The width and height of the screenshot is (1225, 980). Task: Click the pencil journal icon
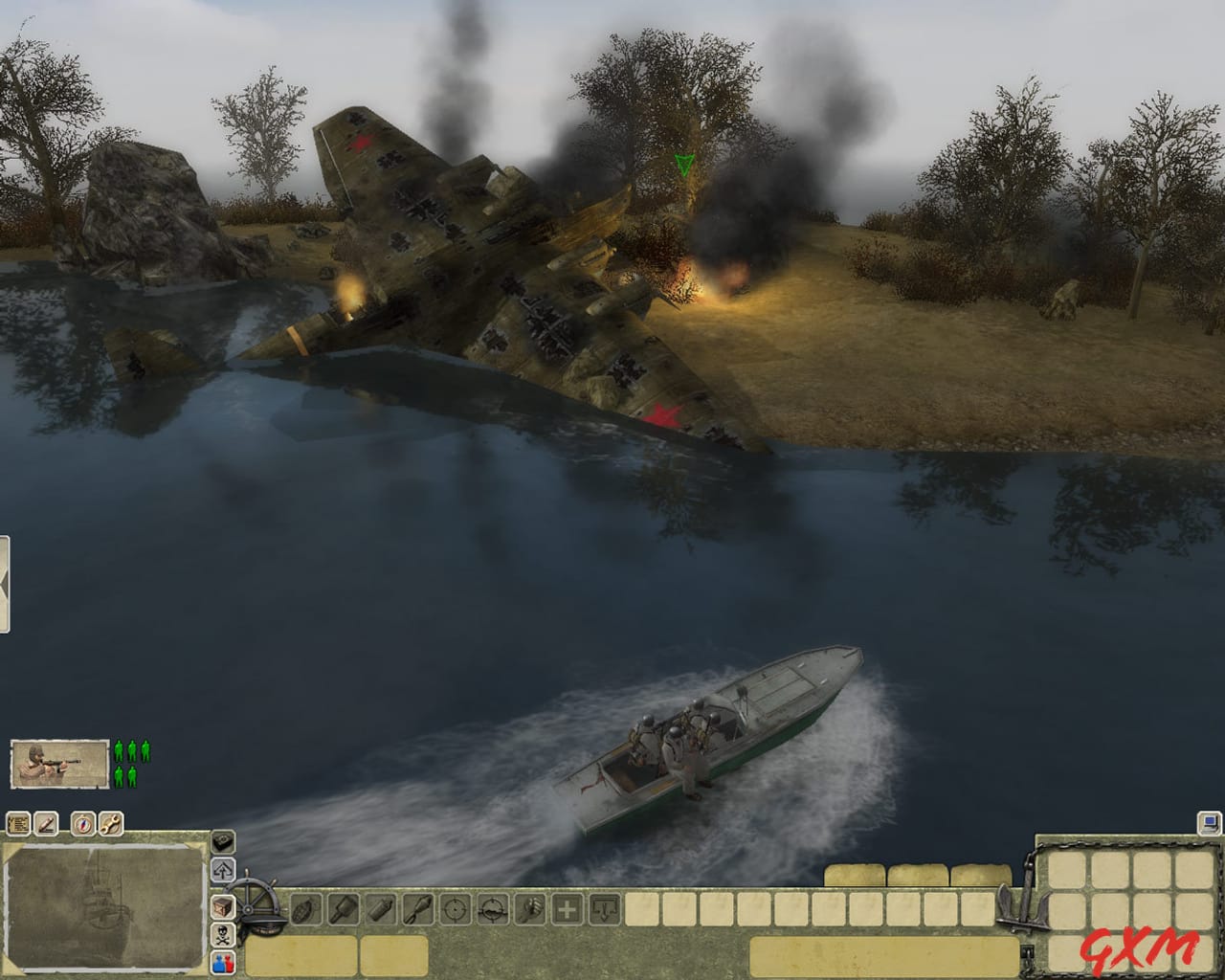pyautogui.click(x=46, y=824)
